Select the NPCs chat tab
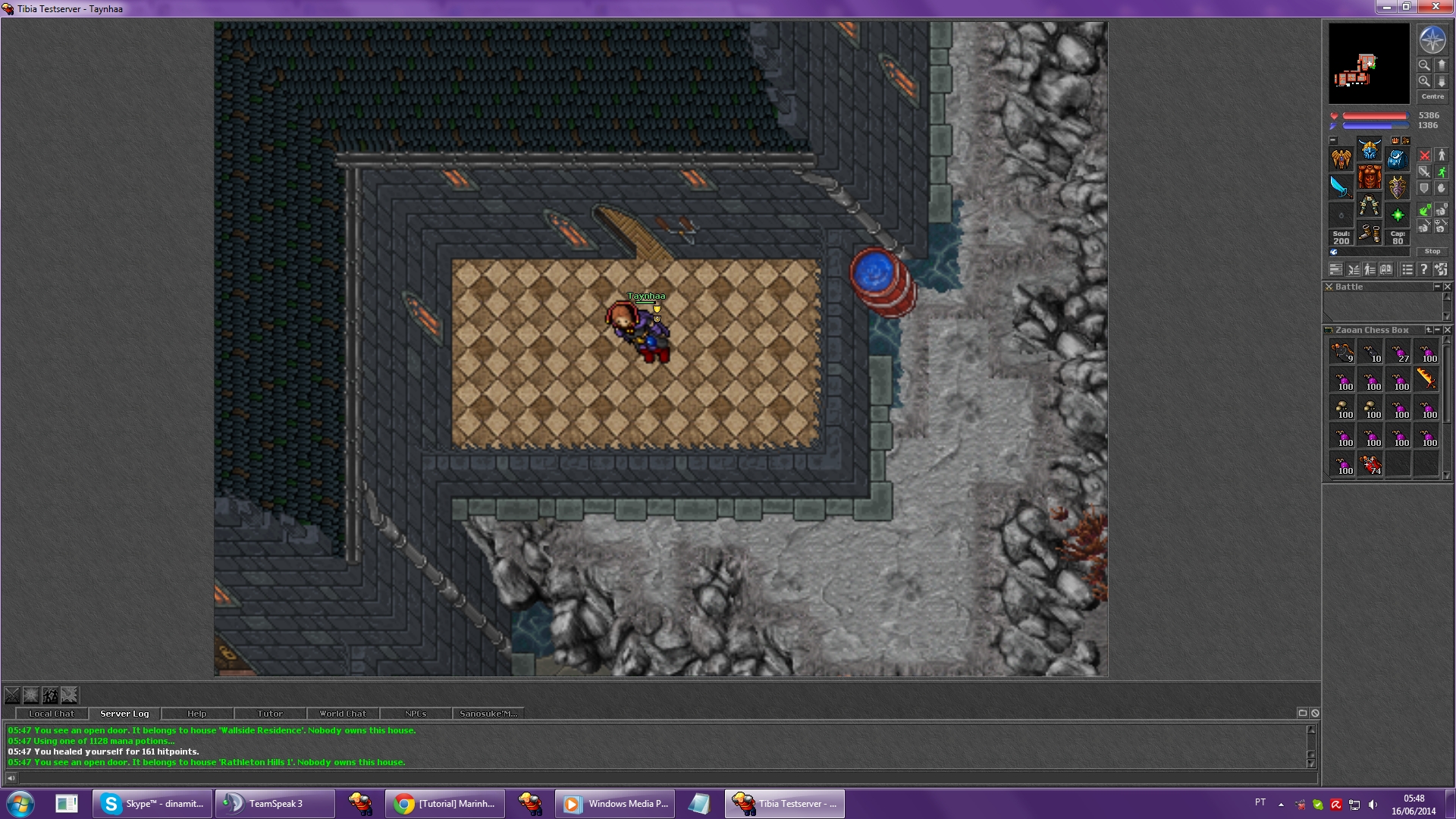 pyautogui.click(x=415, y=714)
